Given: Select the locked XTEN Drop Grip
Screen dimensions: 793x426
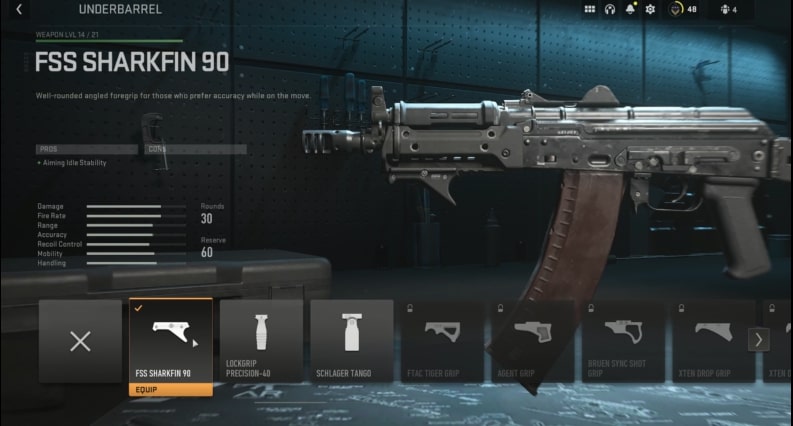Looking at the screenshot, I should click(711, 340).
